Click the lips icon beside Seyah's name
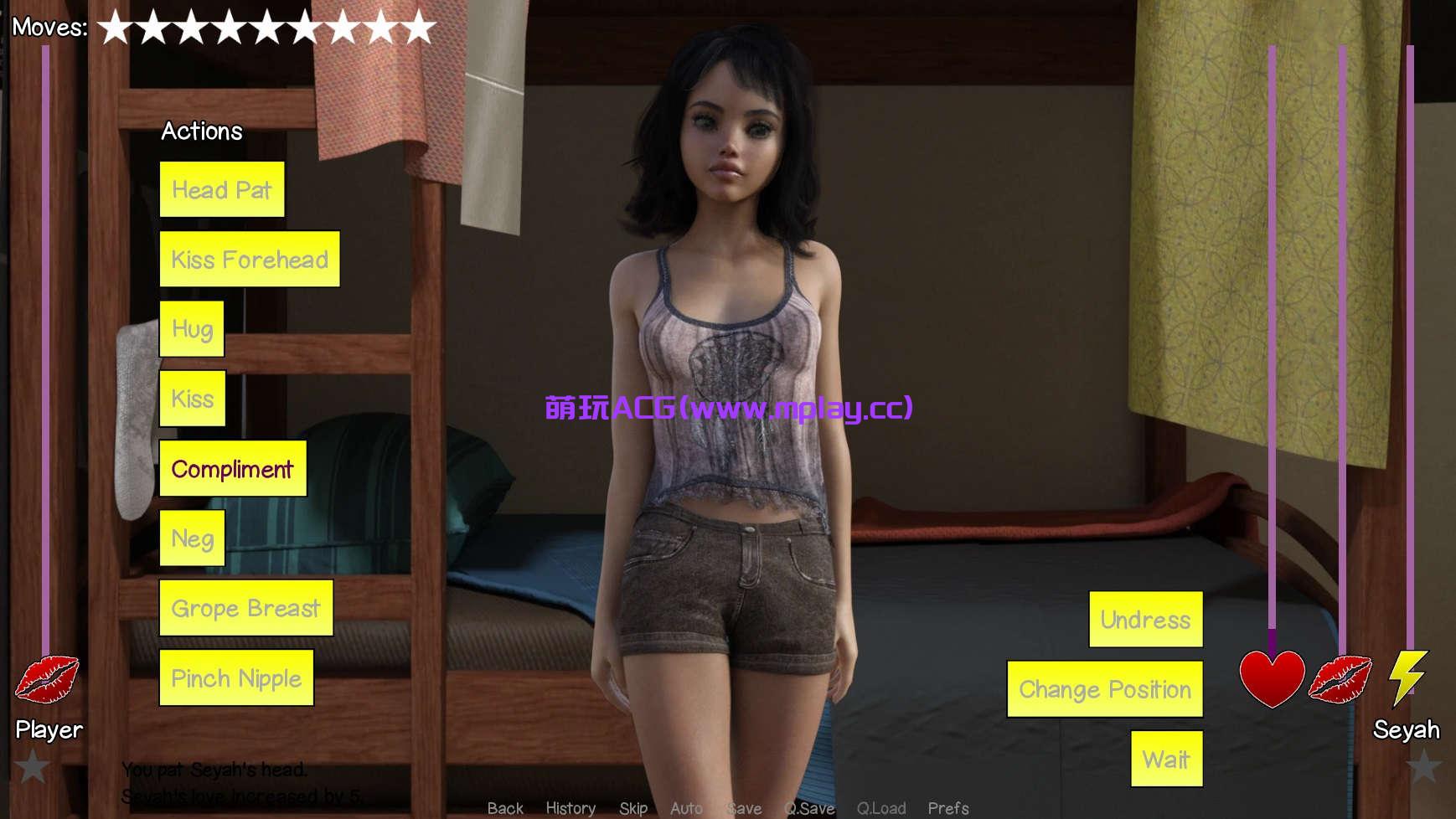 coord(1341,680)
